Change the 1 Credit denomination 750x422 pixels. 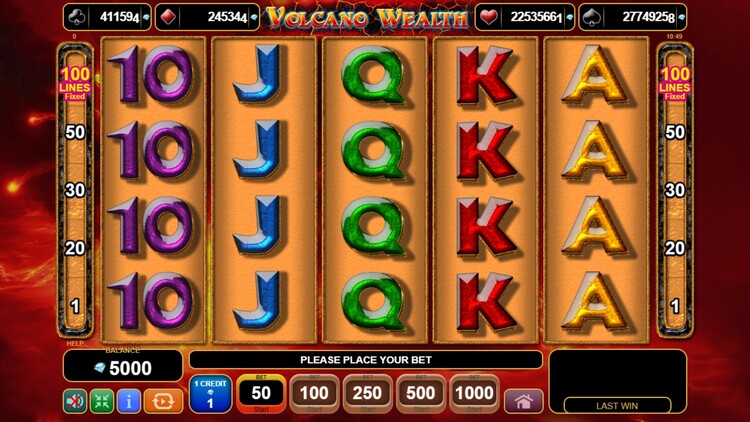[210, 394]
